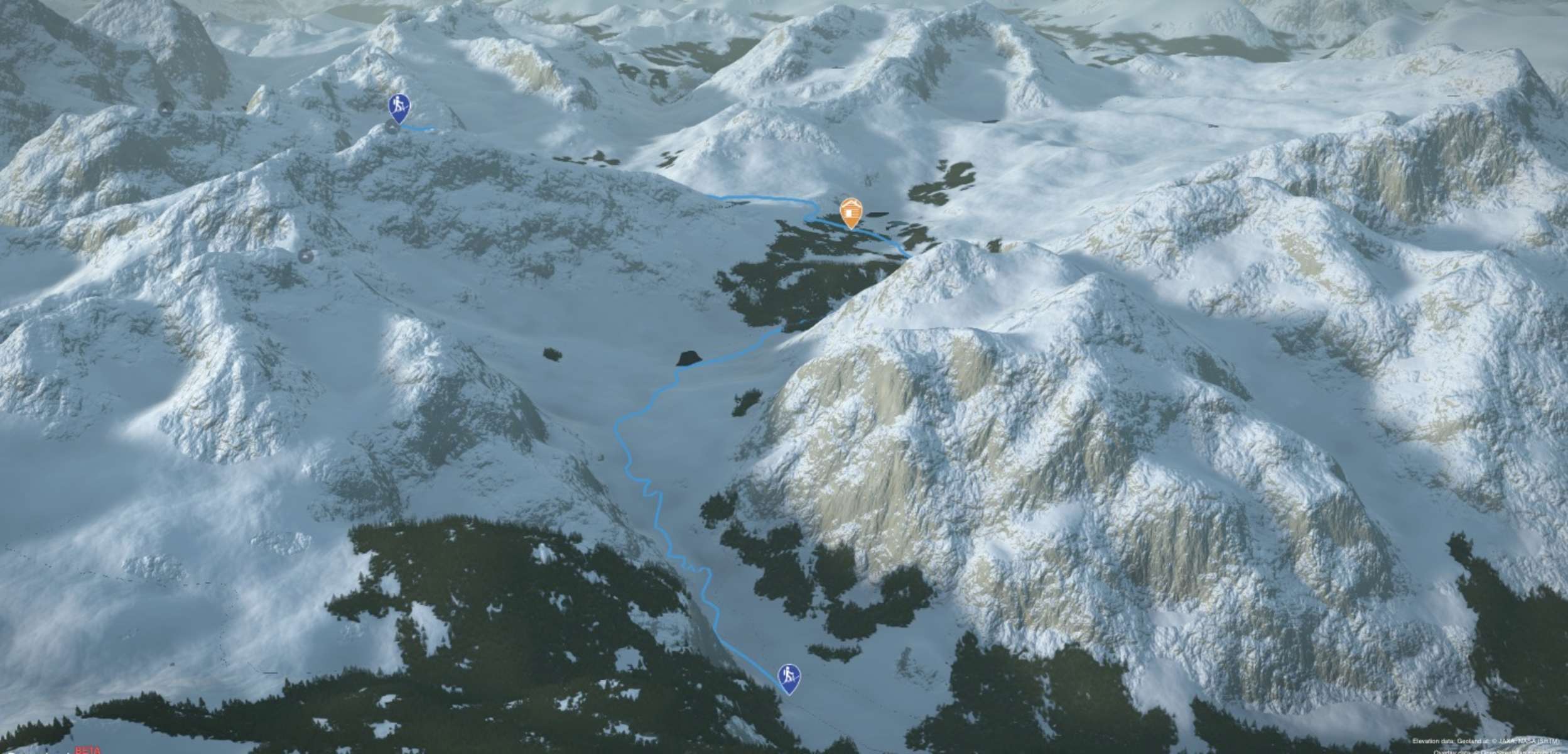Image resolution: width=1568 pixels, height=754 pixels.
Task: Open the snowshoe pin at the trail's forest start
Action: [789, 677]
